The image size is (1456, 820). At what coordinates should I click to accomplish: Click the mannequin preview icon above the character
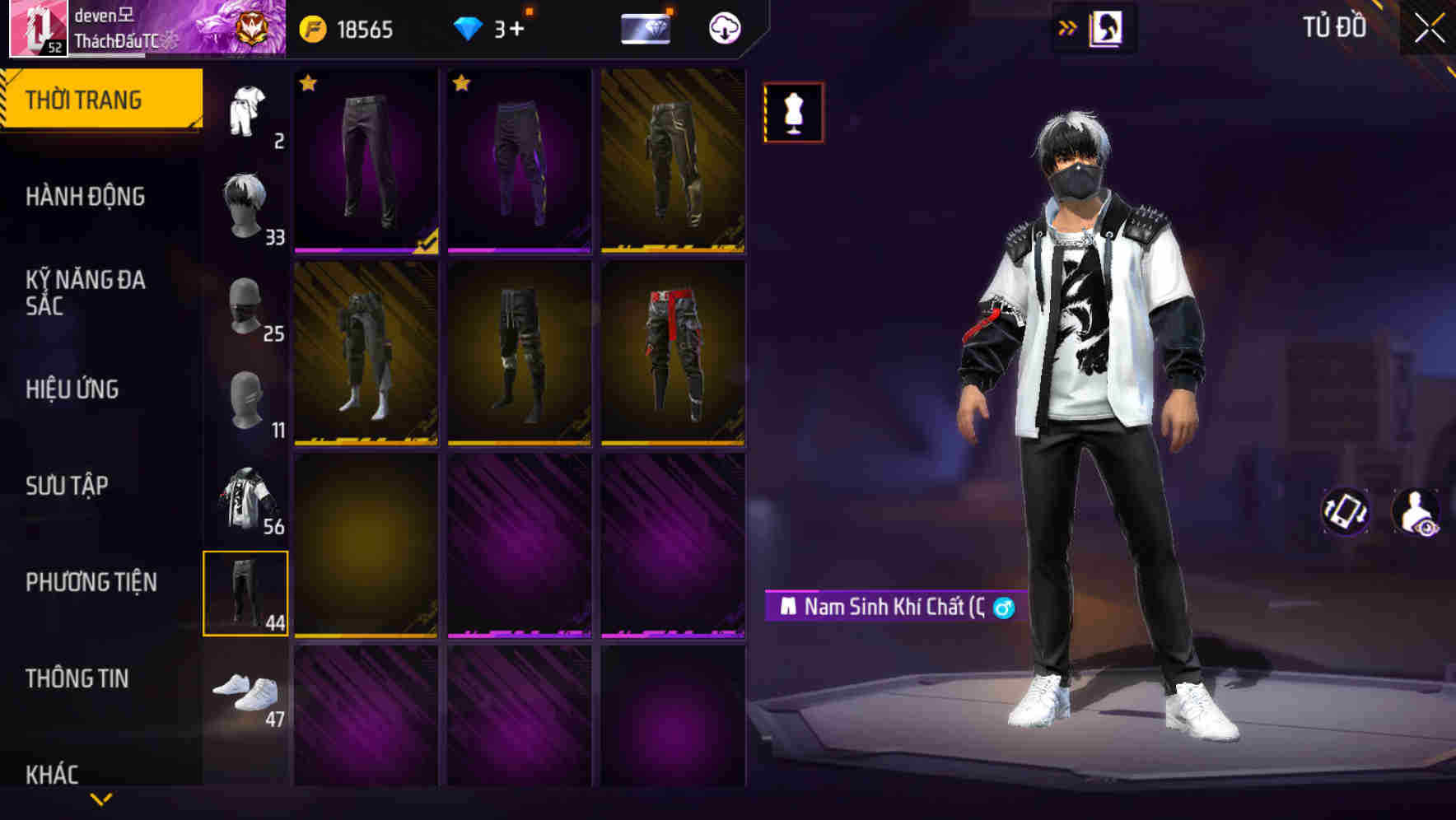point(793,112)
